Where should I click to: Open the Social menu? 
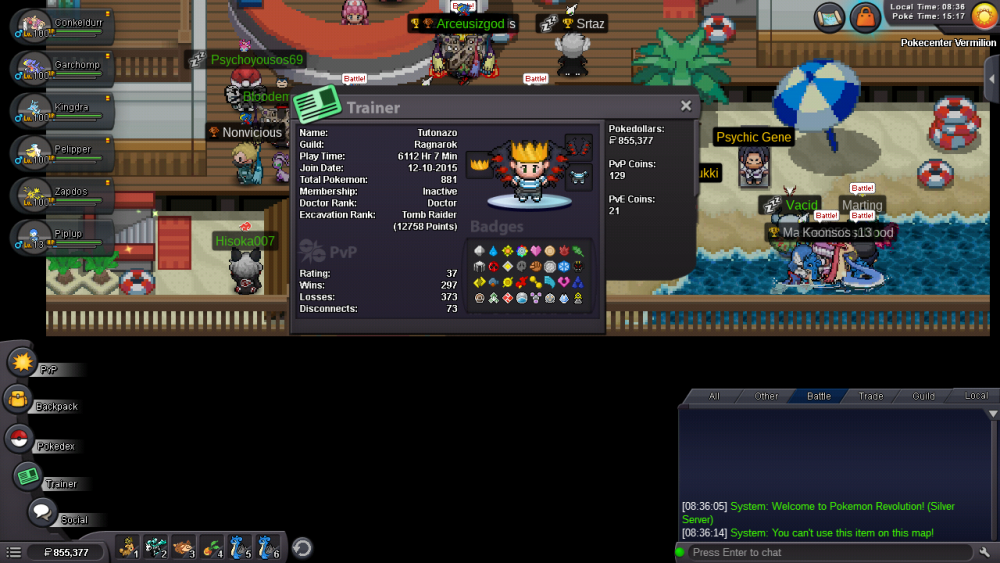pos(41,513)
